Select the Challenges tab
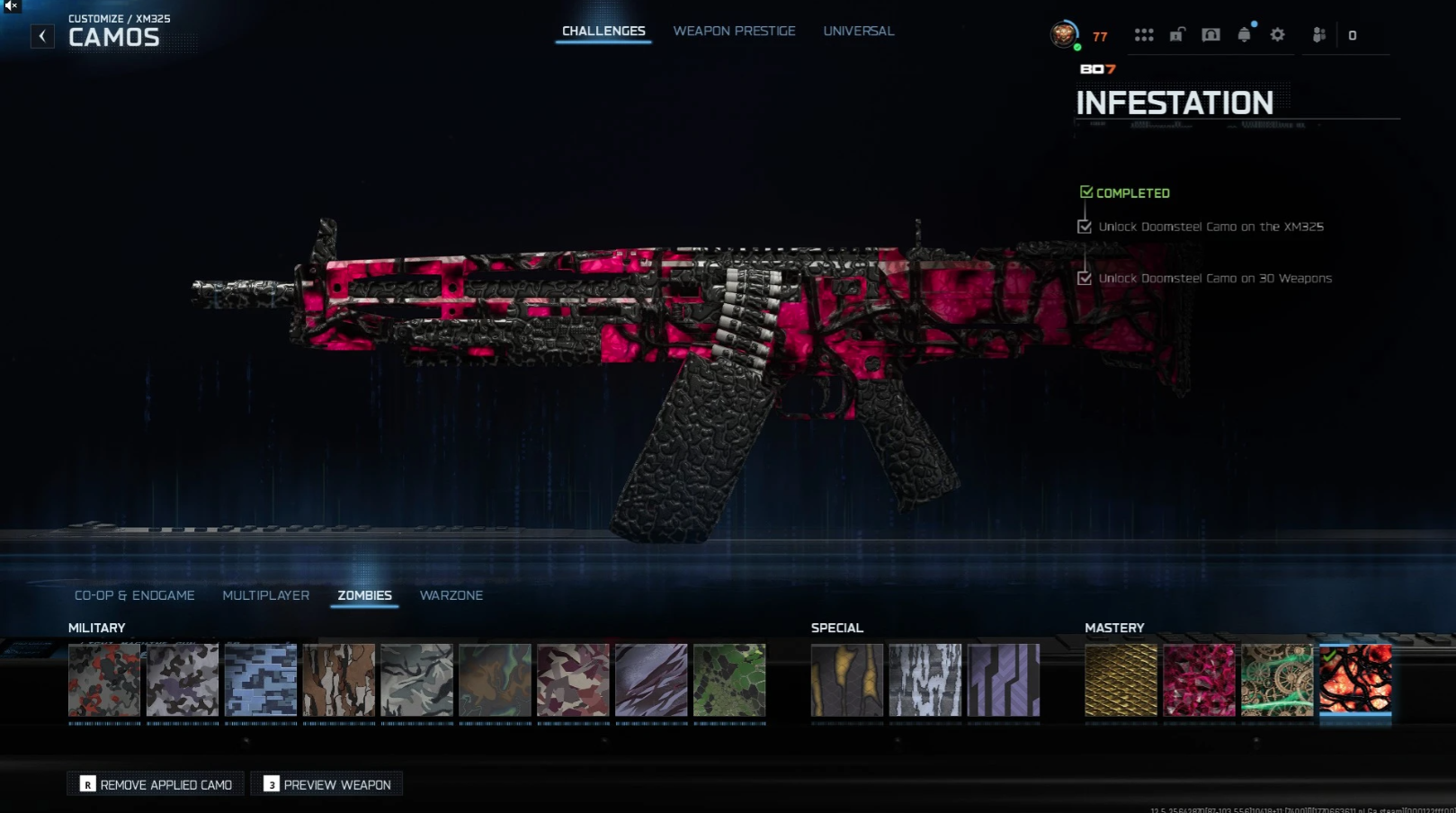Viewport: 1456px width, 813px height. (x=603, y=31)
